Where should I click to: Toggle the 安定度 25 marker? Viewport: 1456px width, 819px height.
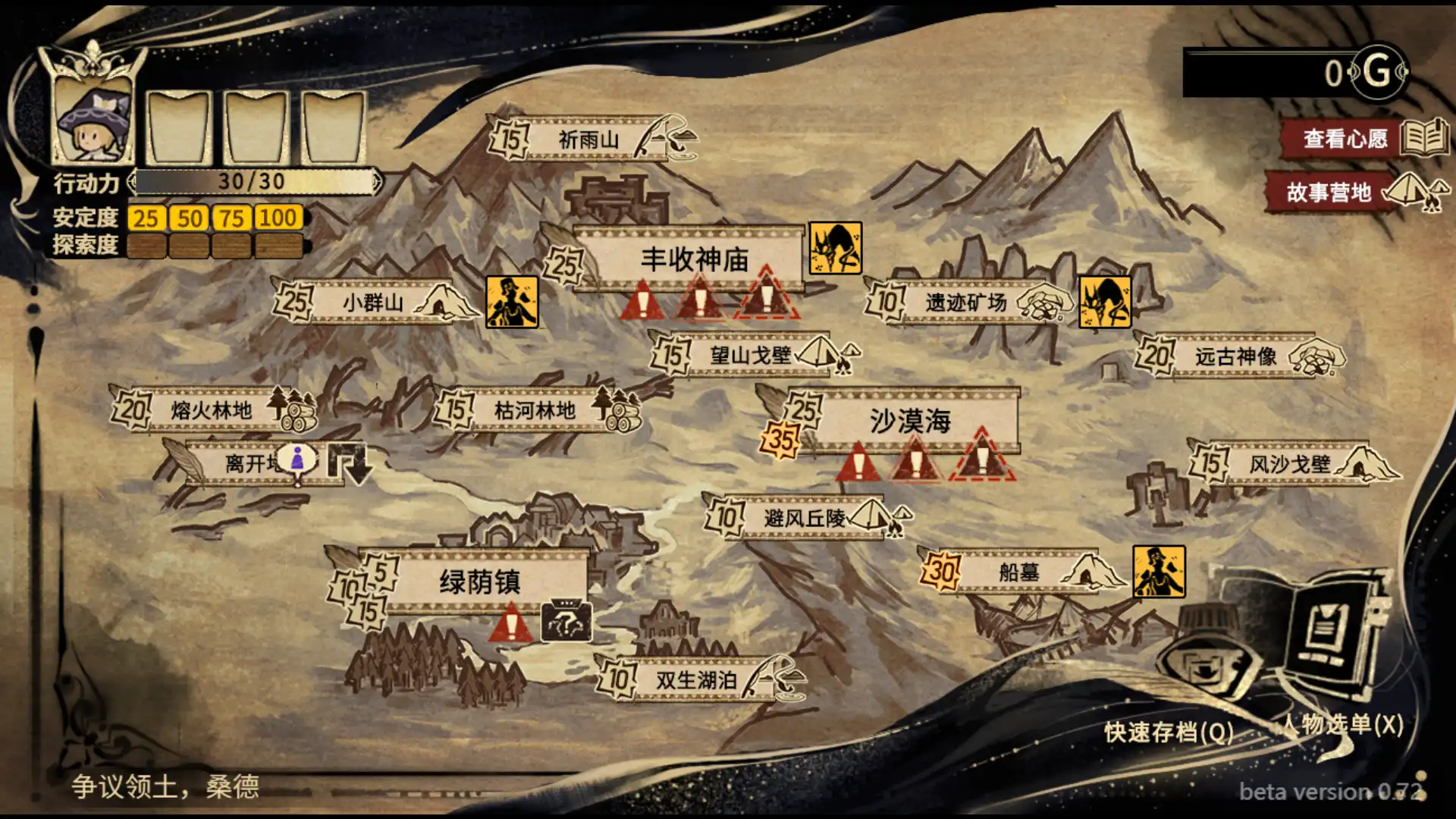[149, 218]
